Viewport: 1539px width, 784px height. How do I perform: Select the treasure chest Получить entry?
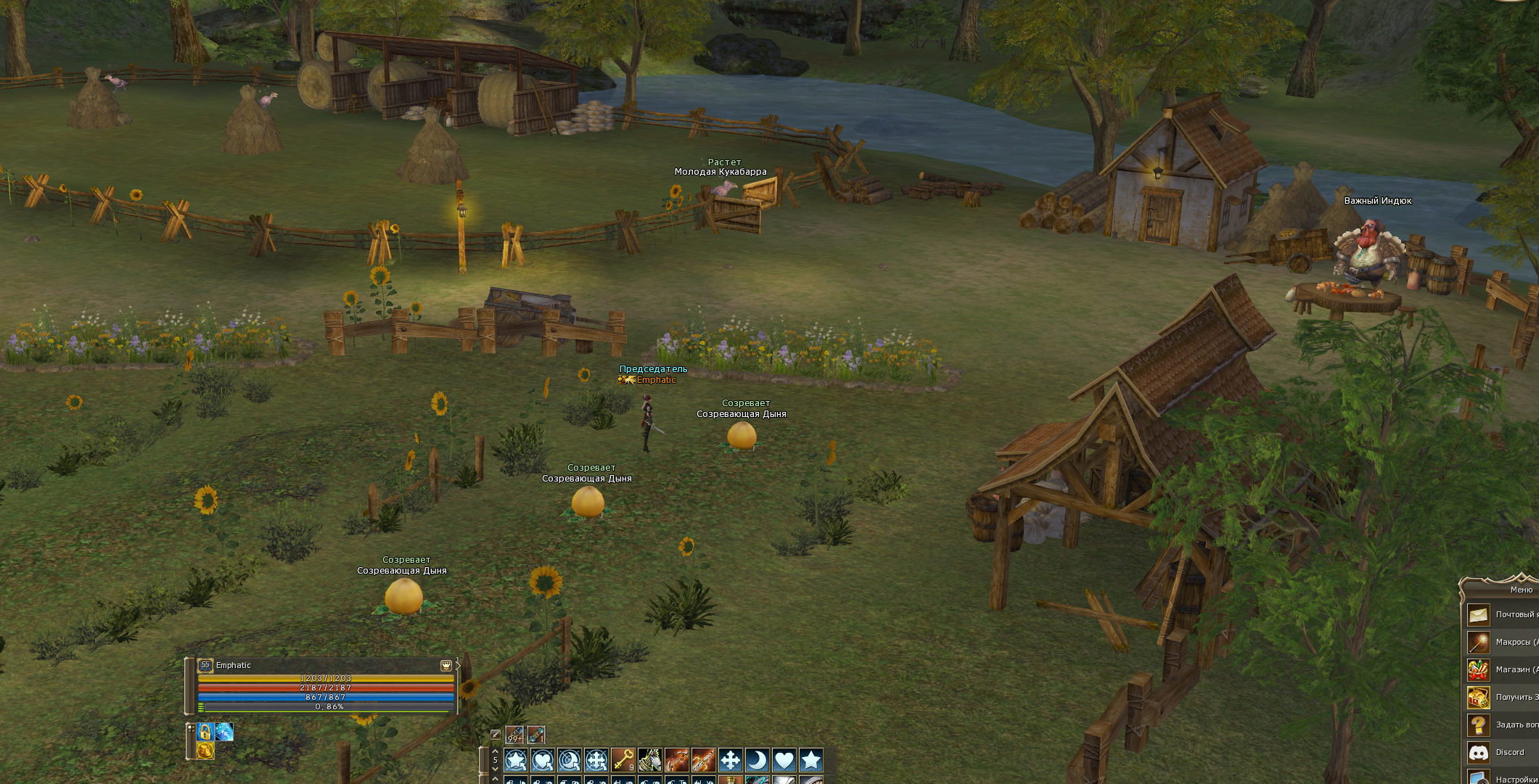[1501, 697]
